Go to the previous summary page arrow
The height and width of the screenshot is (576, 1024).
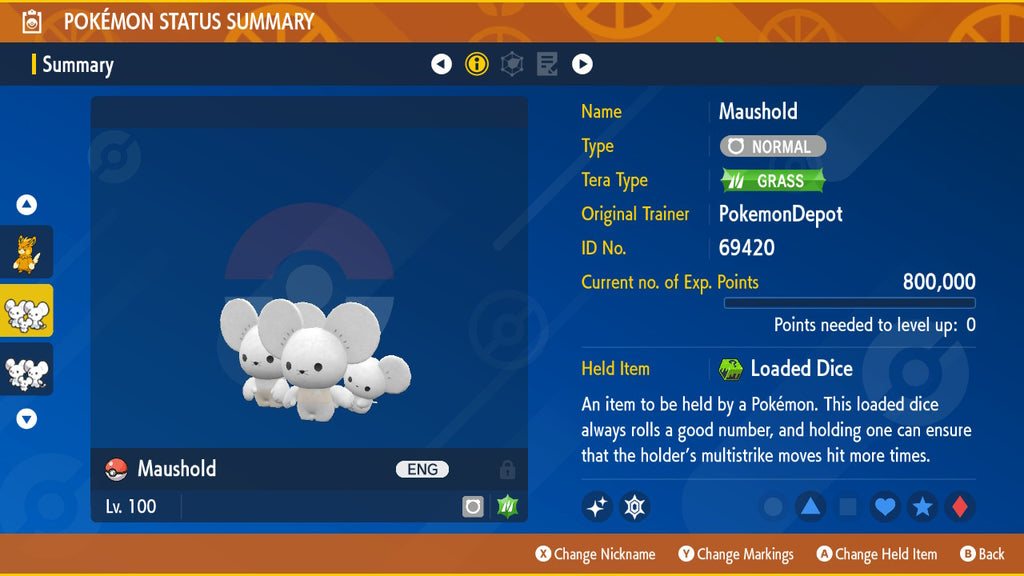(441, 65)
